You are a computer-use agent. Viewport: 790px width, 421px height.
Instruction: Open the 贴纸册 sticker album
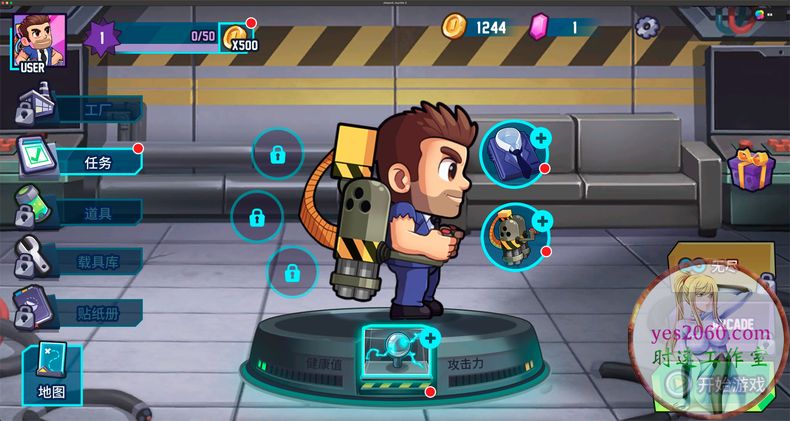coord(83,311)
